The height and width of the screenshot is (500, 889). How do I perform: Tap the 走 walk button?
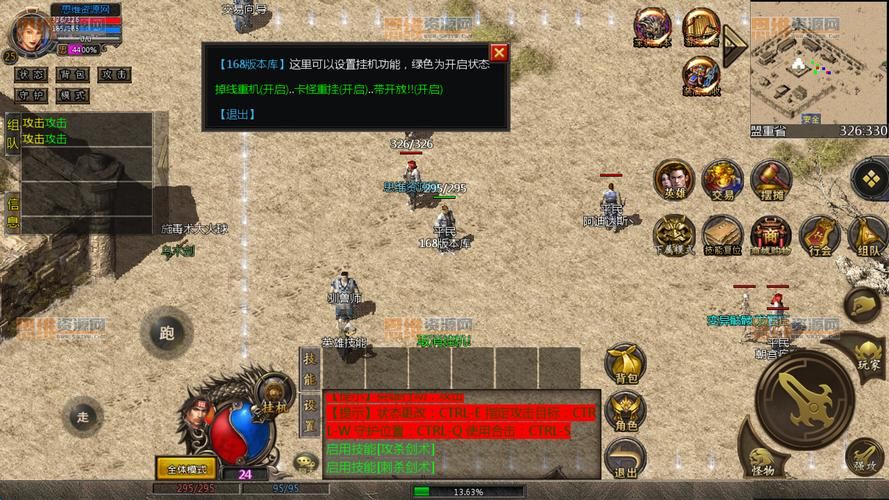pos(82,416)
